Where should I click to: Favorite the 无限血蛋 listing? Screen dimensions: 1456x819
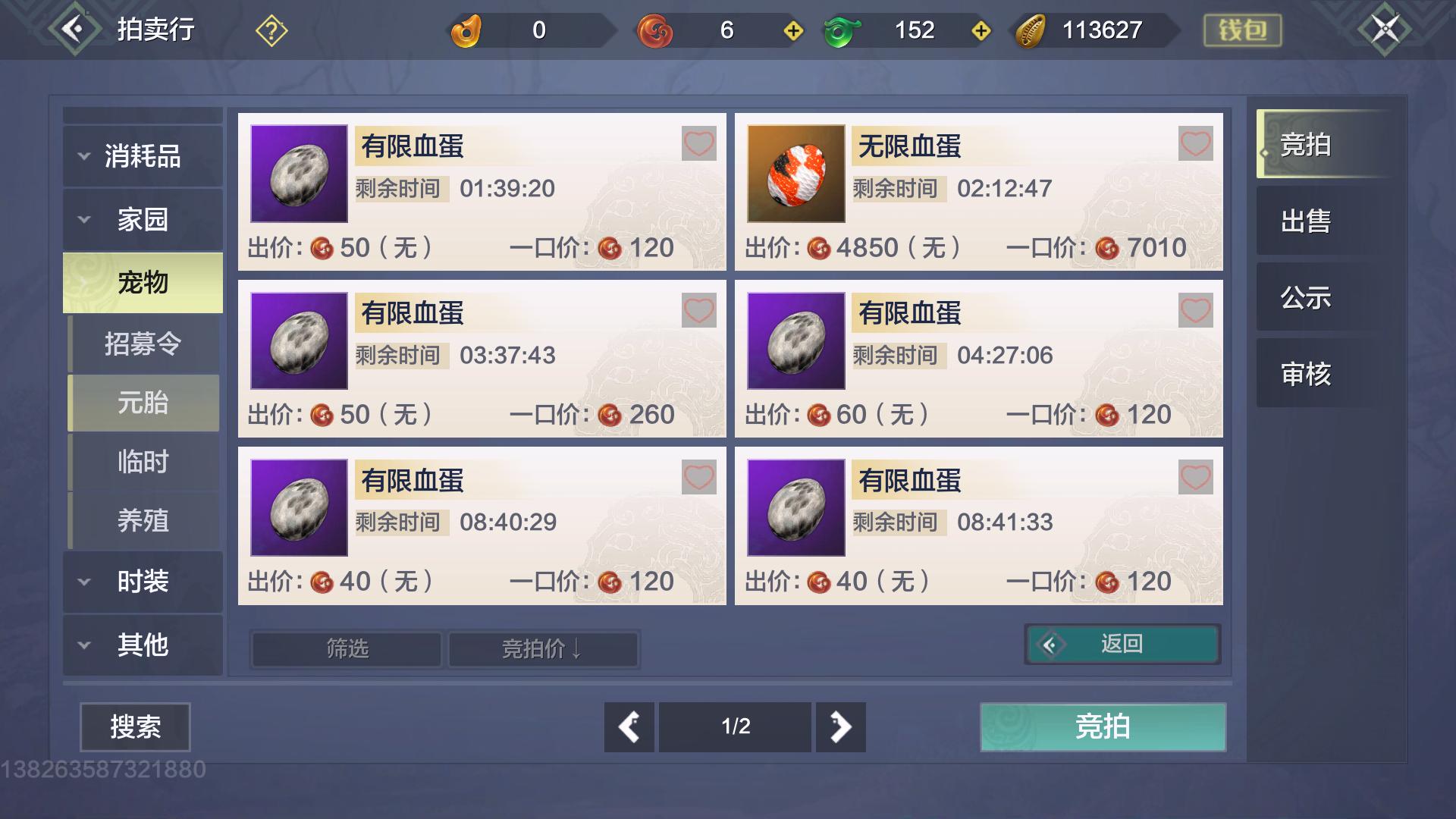pyautogui.click(x=1197, y=143)
